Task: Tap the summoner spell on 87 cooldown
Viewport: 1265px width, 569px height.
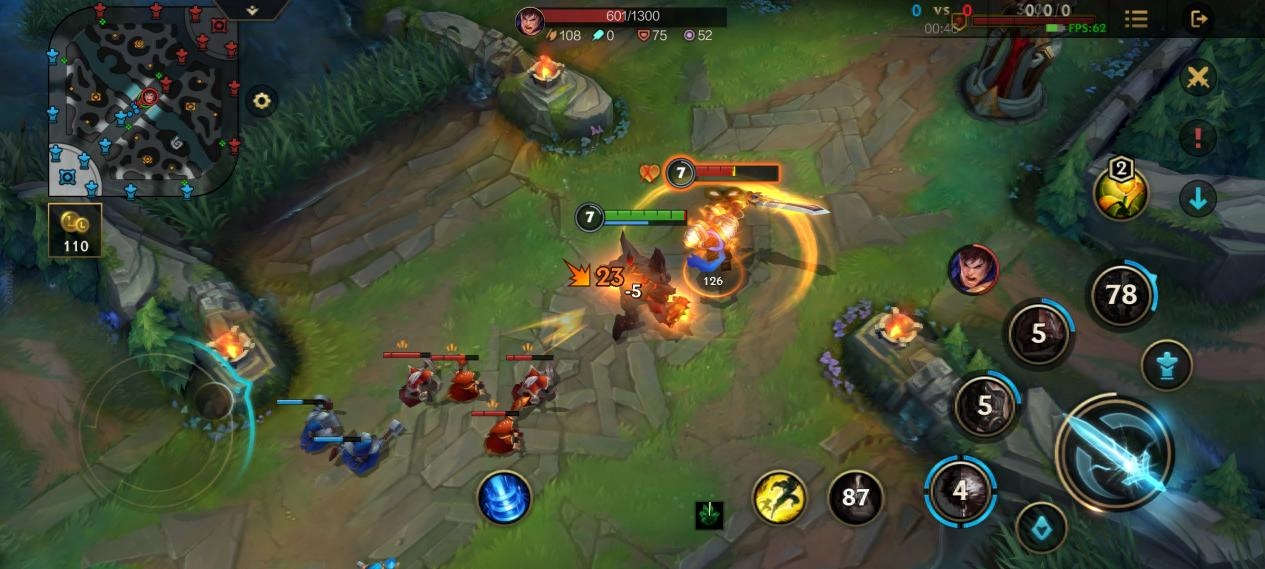Action: point(855,497)
